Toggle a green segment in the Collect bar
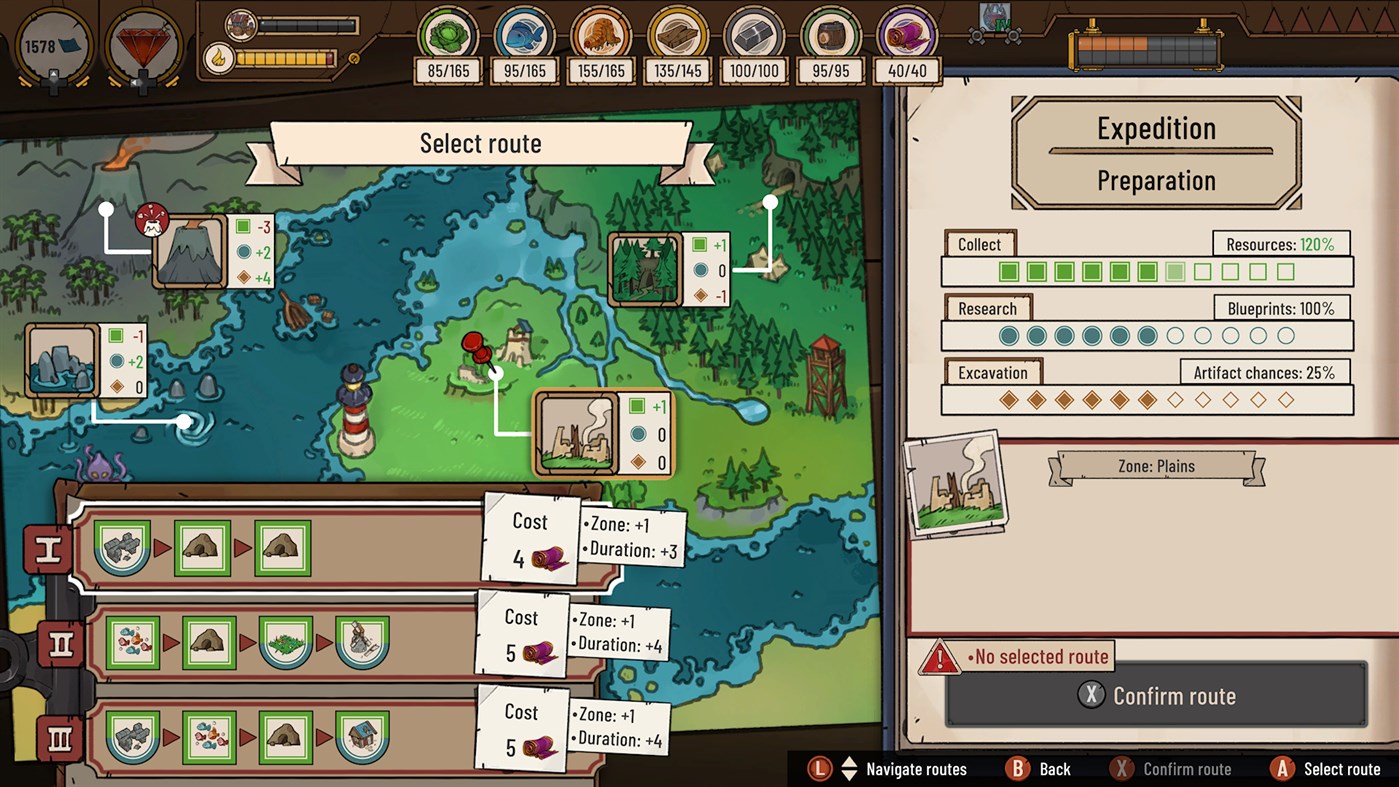 [x=1009, y=271]
